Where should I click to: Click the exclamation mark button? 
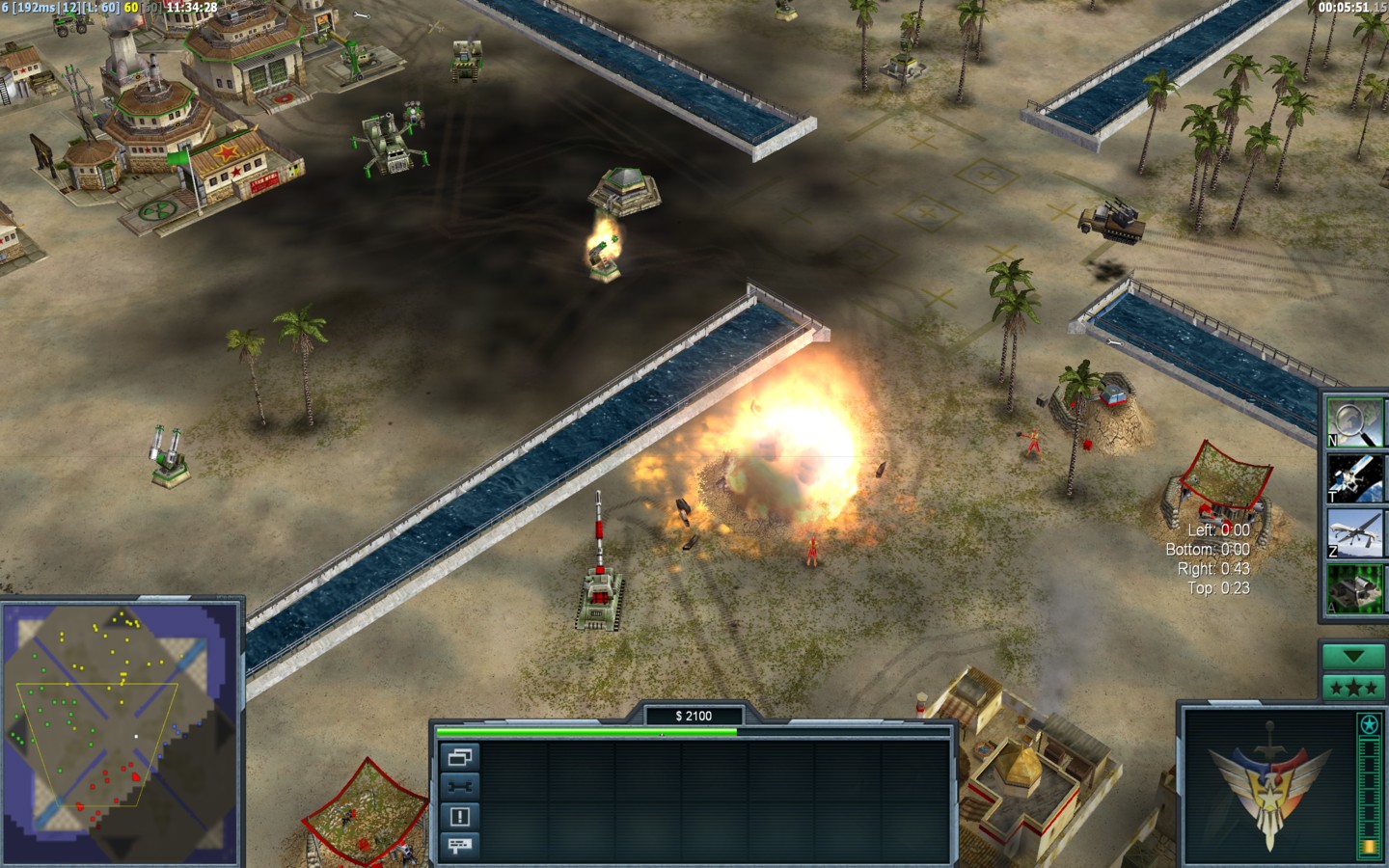[459, 817]
